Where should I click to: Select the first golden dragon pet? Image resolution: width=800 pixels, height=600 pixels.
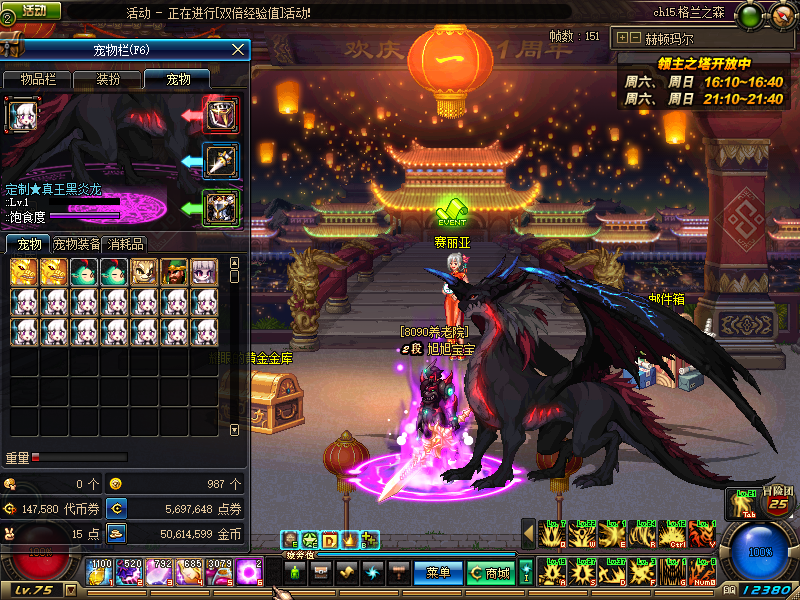tap(24, 272)
